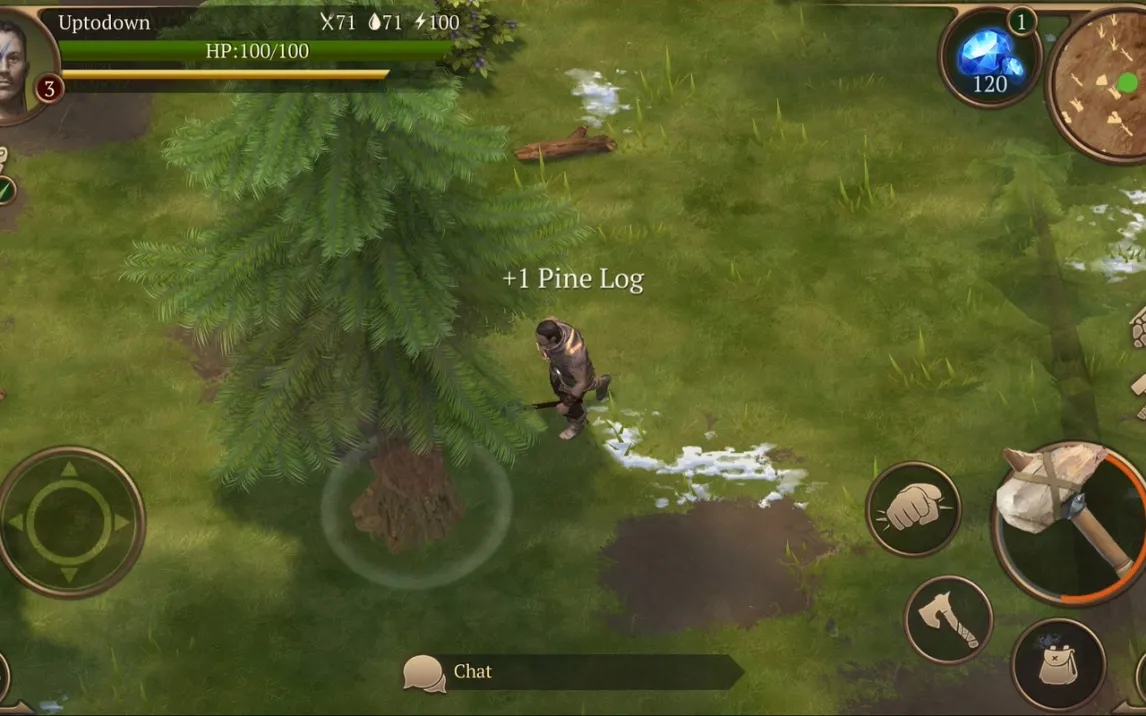This screenshot has width=1146, height=716.
Task: Open the character portrait profile
Action: [x=22, y=66]
